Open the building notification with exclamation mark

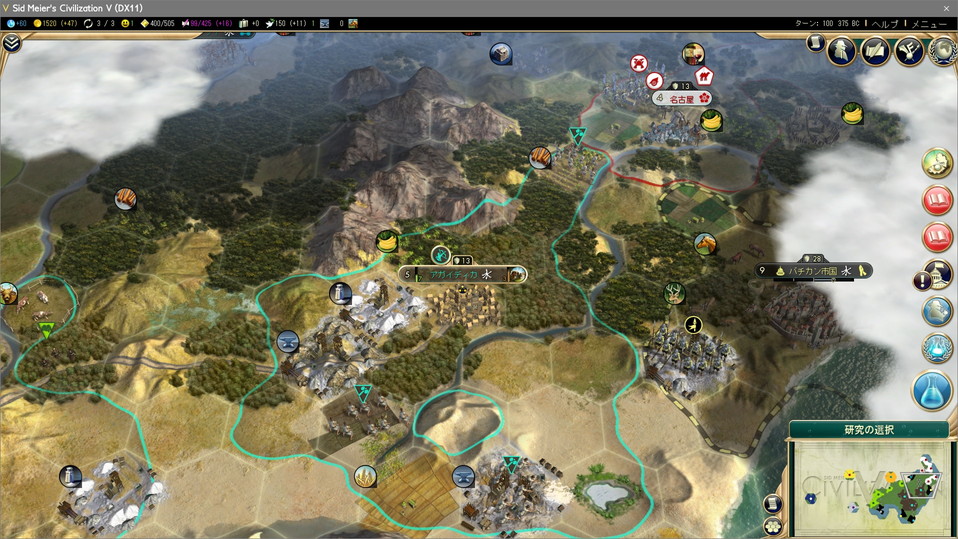[x=935, y=275]
